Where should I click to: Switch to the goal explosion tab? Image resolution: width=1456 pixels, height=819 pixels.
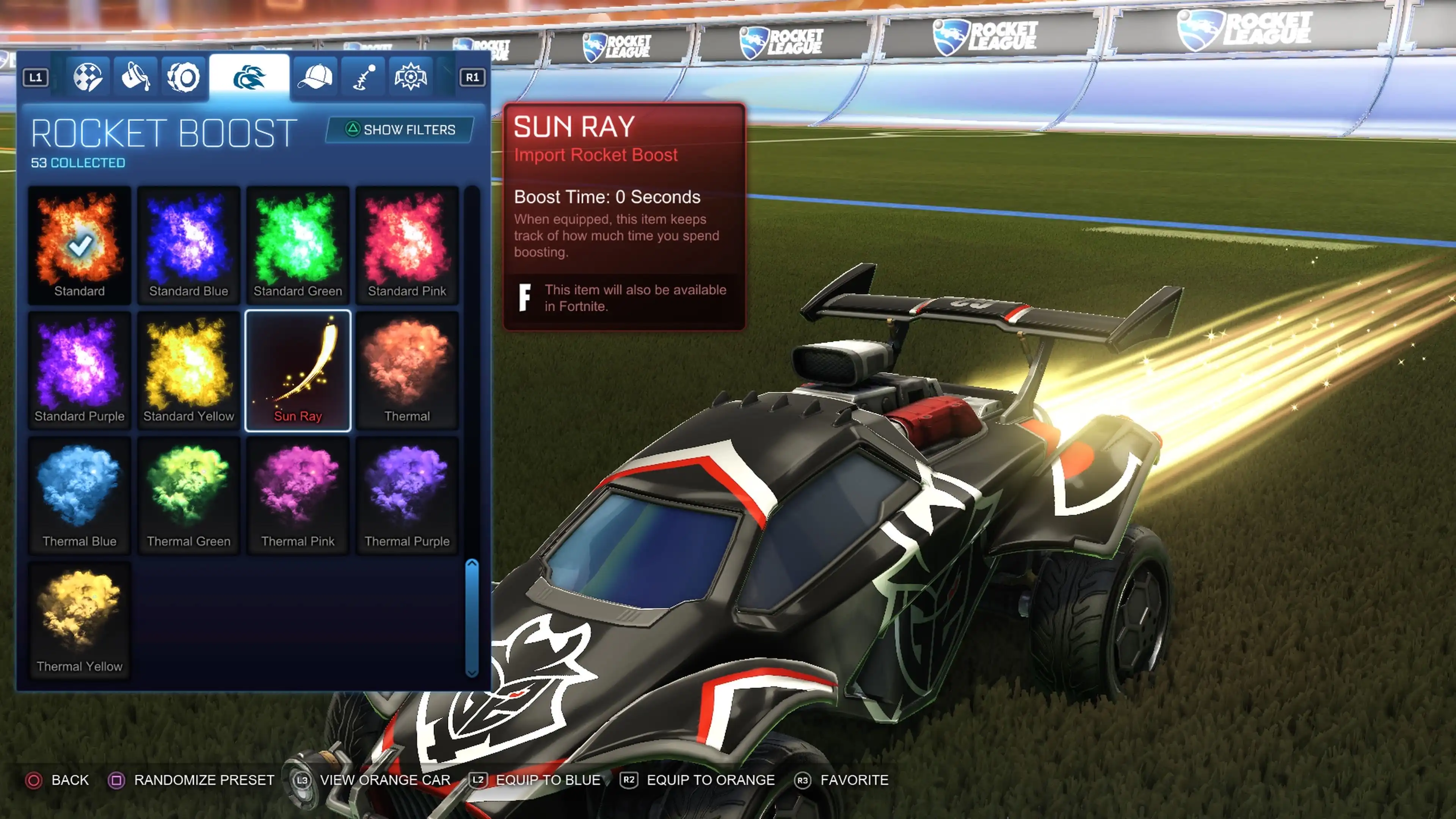tap(411, 77)
